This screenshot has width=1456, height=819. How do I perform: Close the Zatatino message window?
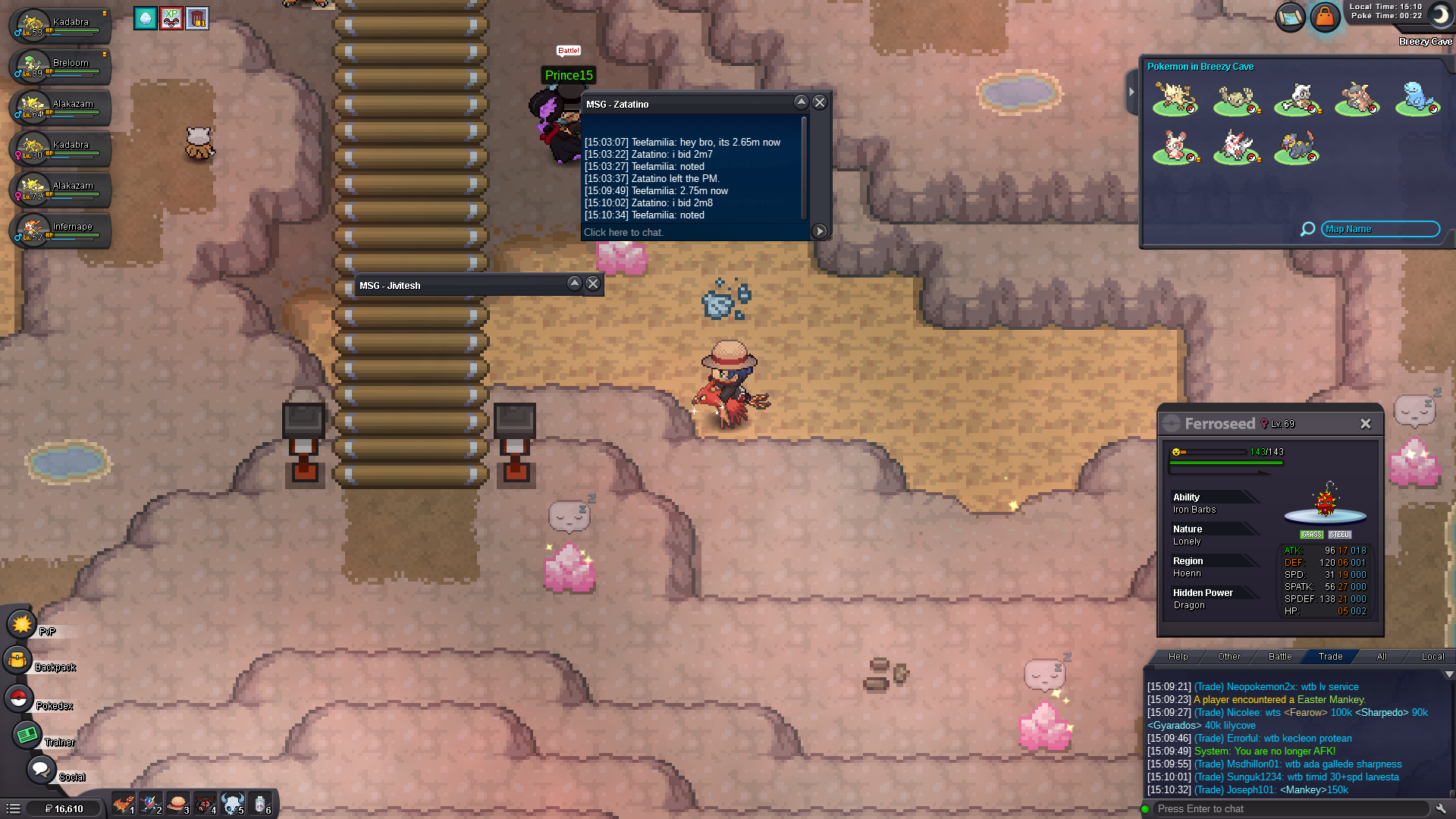click(820, 102)
